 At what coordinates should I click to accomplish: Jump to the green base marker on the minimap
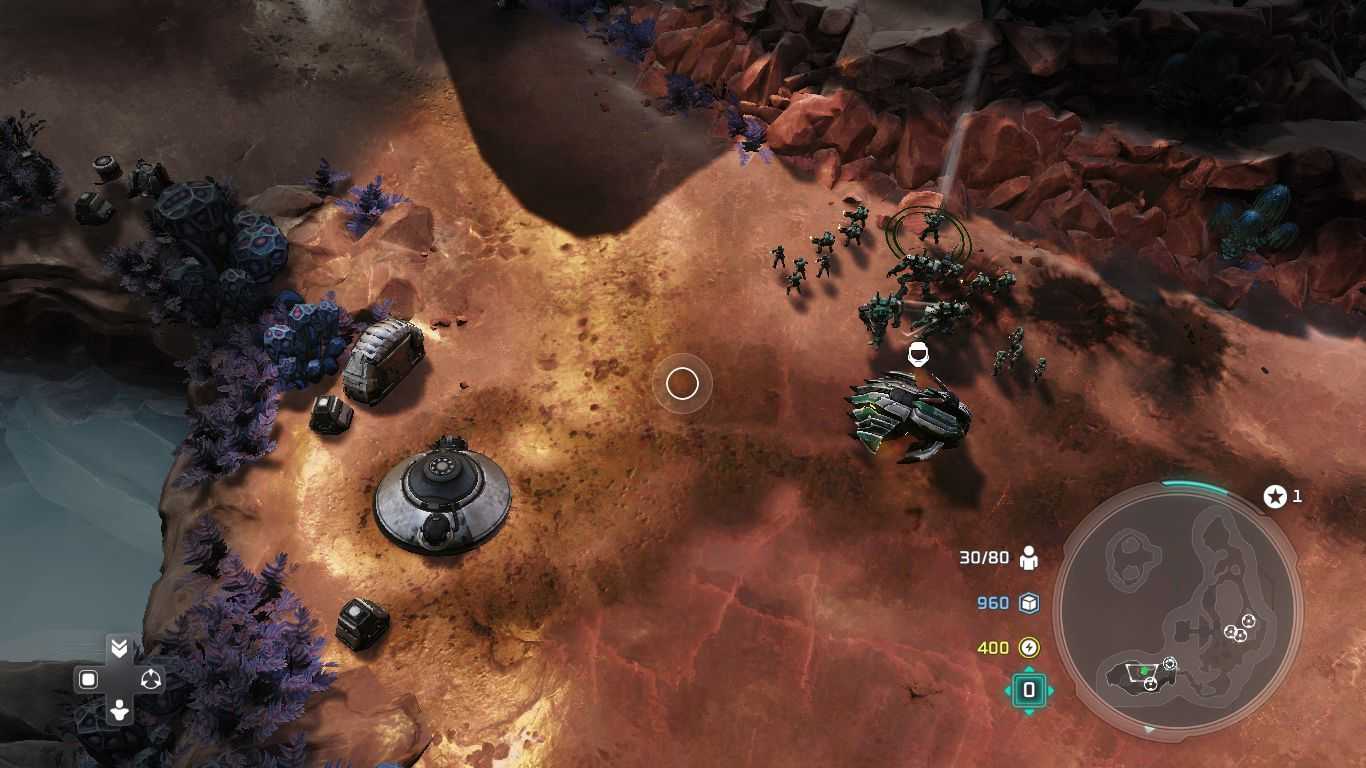pyautogui.click(x=1144, y=670)
